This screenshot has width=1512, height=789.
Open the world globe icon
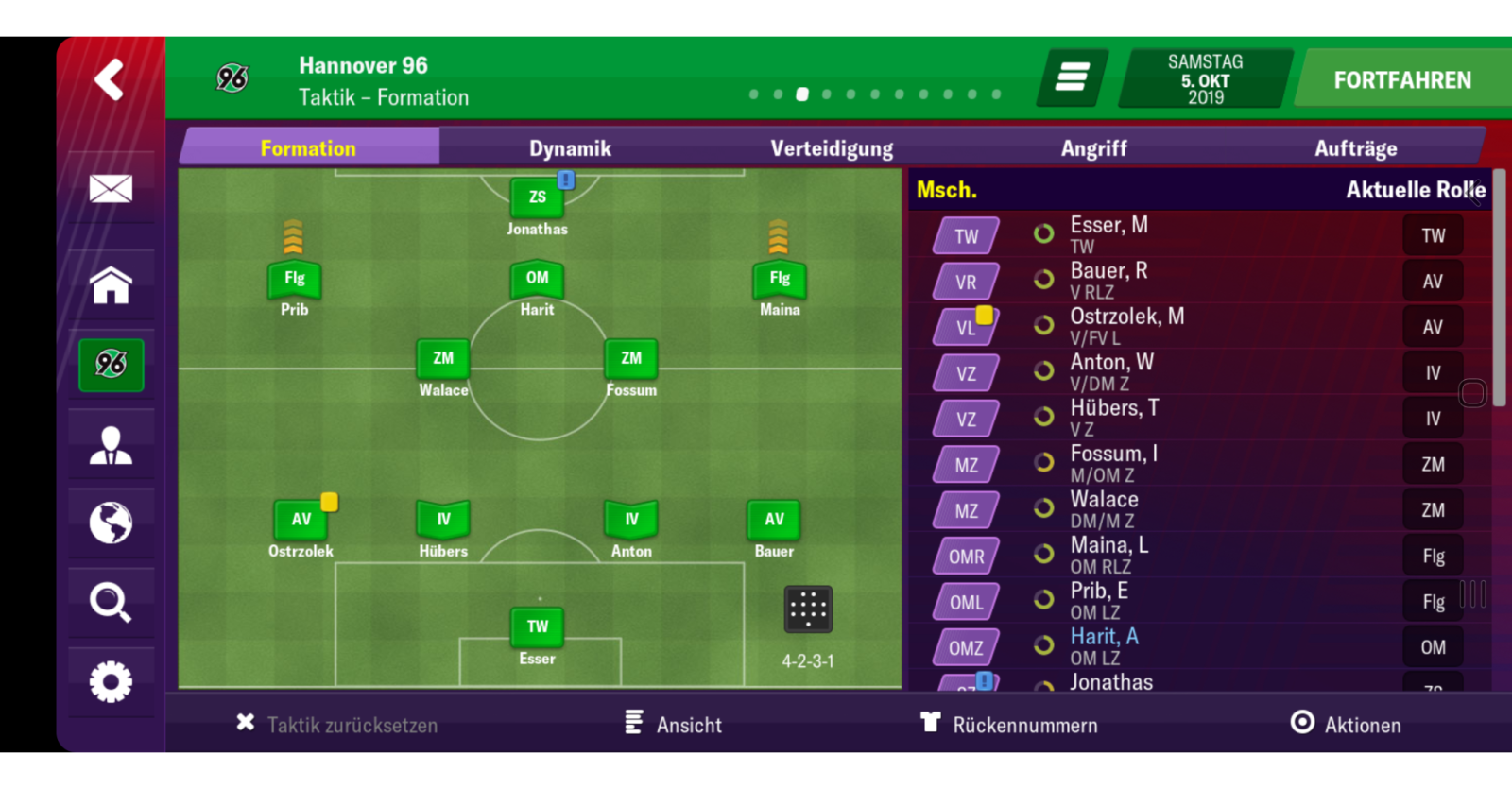pos(111,523)
